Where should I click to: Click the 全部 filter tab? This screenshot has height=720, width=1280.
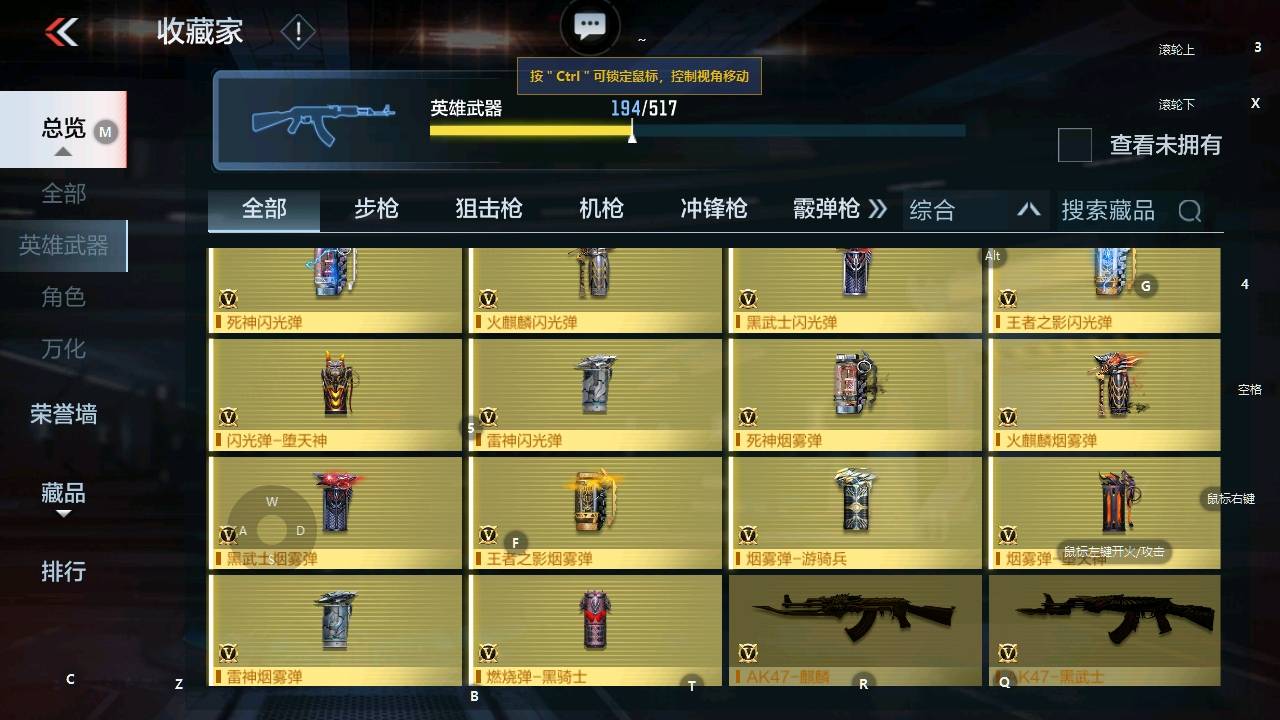point(263,209)
